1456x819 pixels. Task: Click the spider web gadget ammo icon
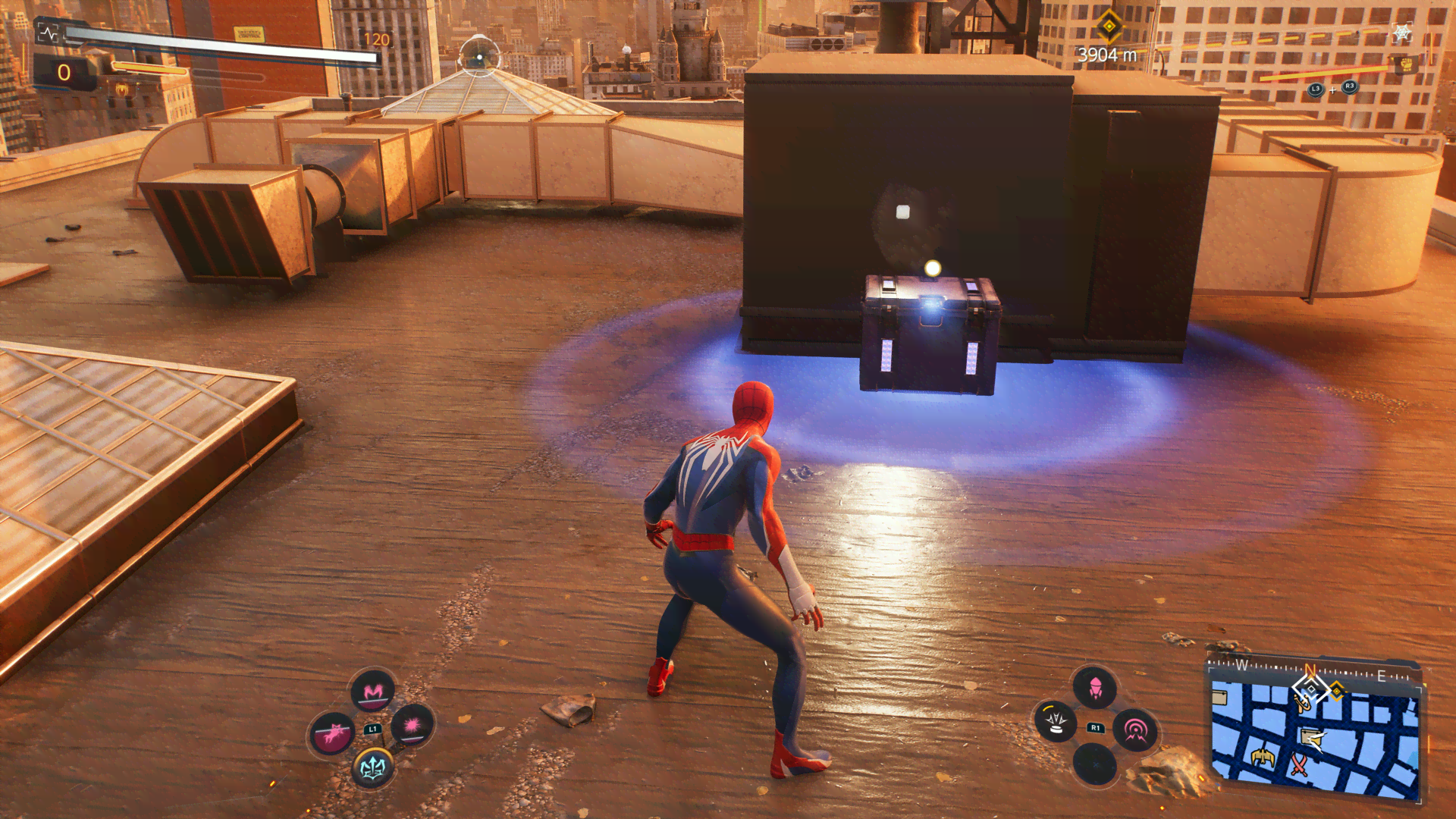pos(1402,33)
